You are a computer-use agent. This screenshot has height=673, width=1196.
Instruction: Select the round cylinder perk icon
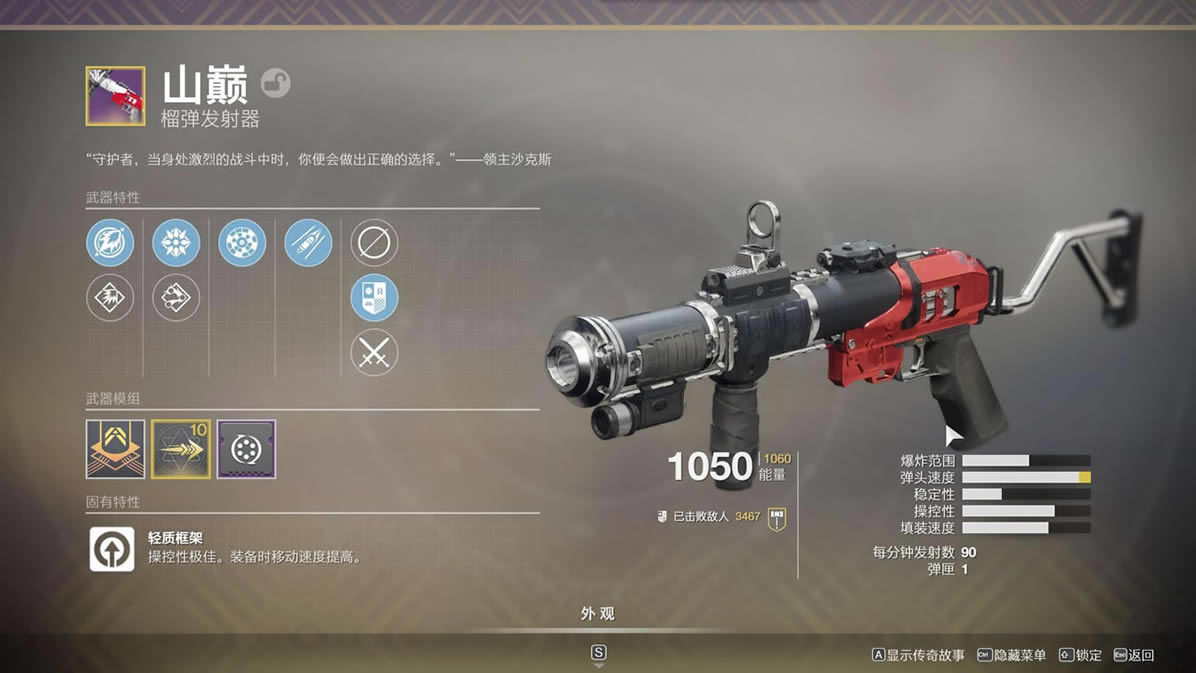tap(242, 243)
